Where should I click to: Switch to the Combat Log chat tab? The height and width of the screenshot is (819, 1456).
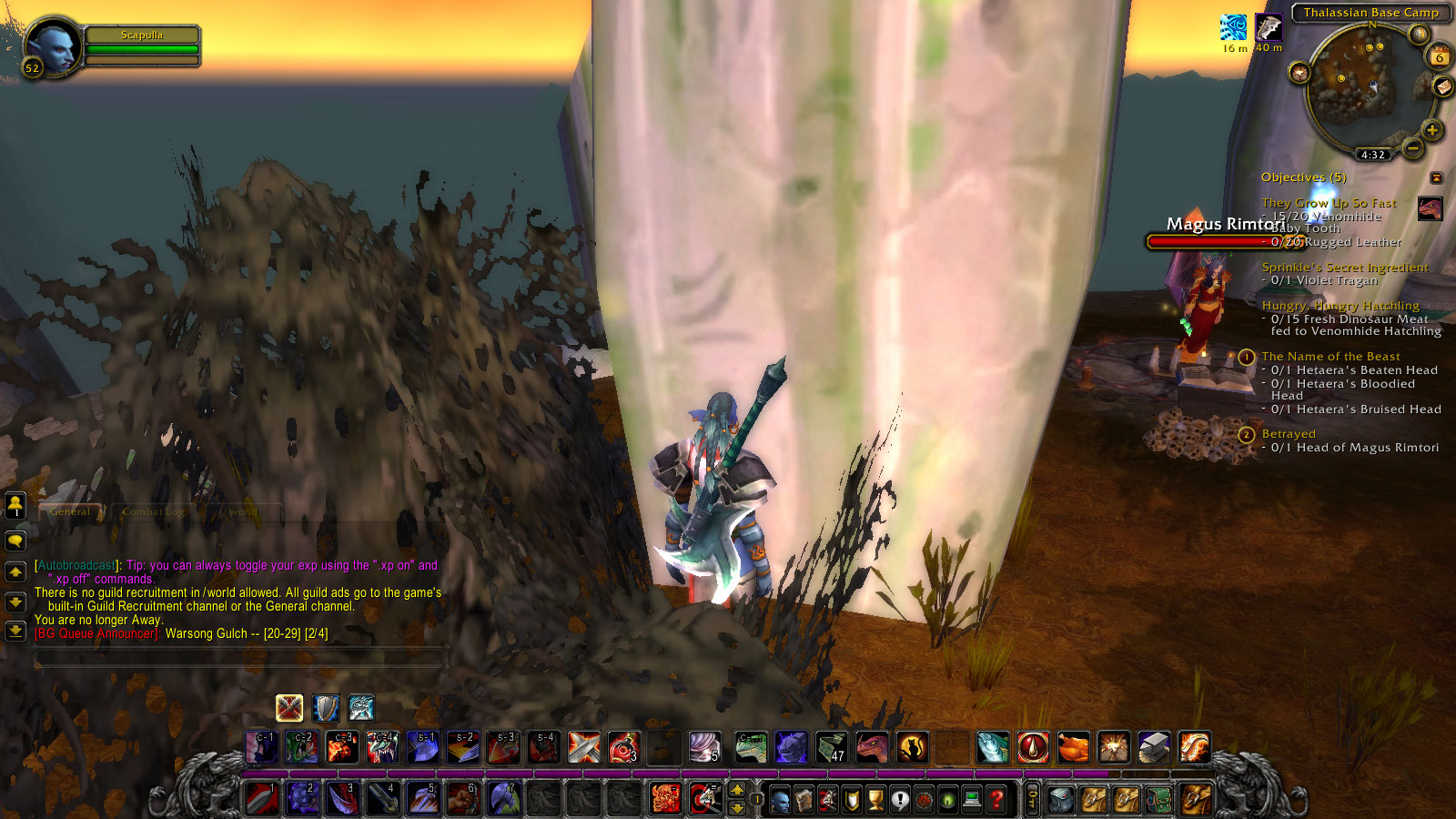[x=155, y=511]
